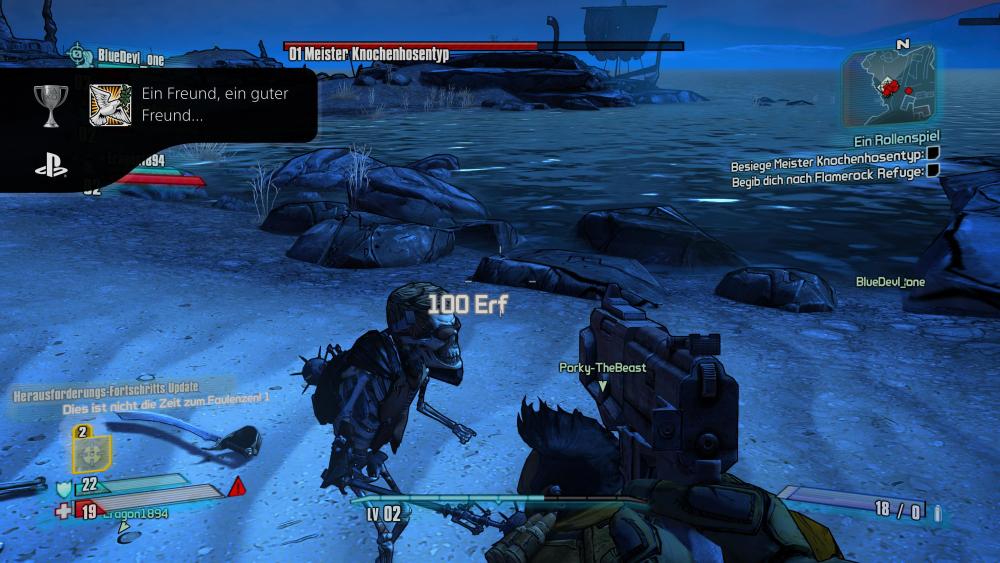Select teammate BlueDevil_one in the party list
1000x563 pixels.
click(130, 58)
